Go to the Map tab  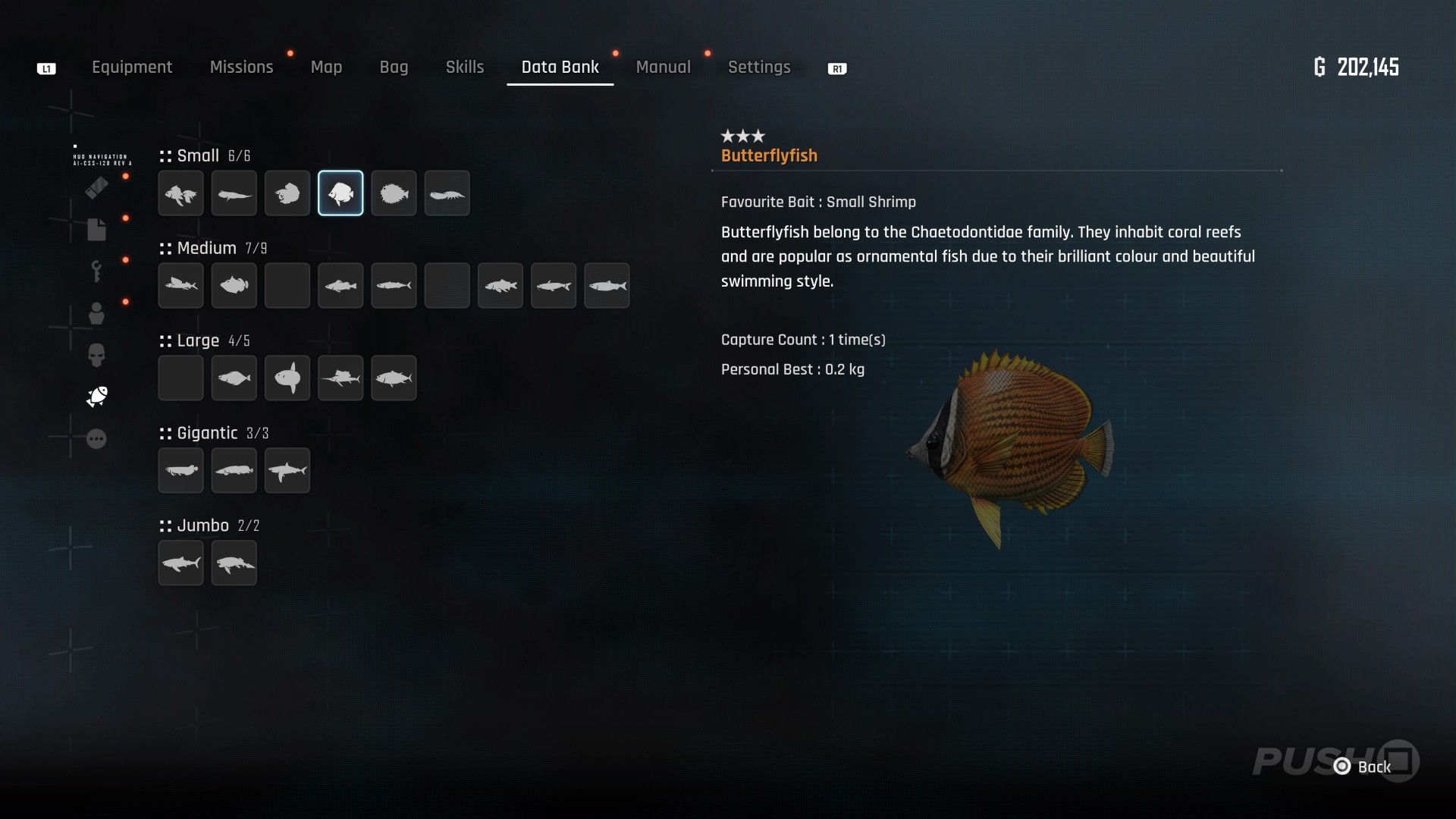point(326,67)
